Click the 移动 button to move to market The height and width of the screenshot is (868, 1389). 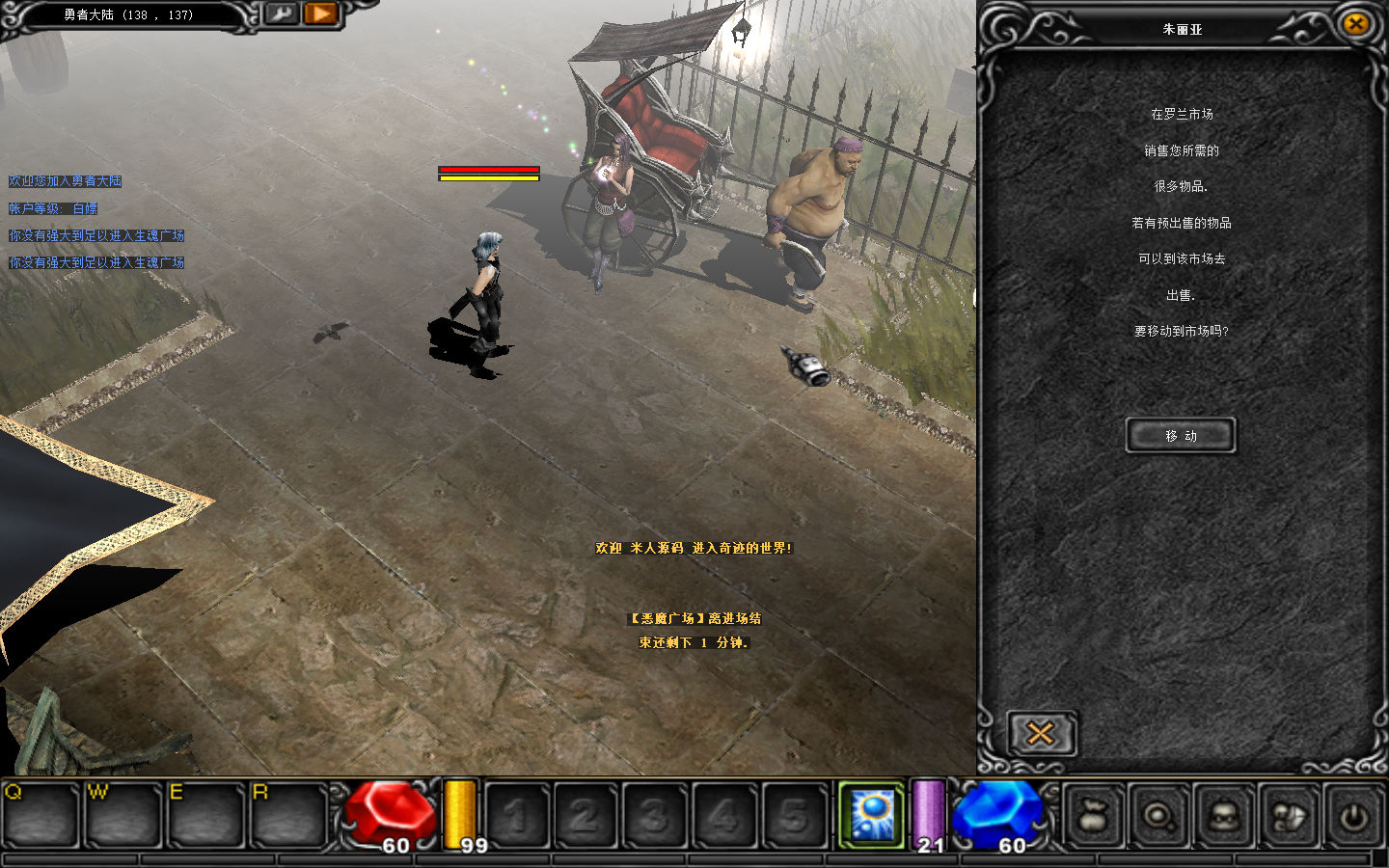[x=1180, y=436]
